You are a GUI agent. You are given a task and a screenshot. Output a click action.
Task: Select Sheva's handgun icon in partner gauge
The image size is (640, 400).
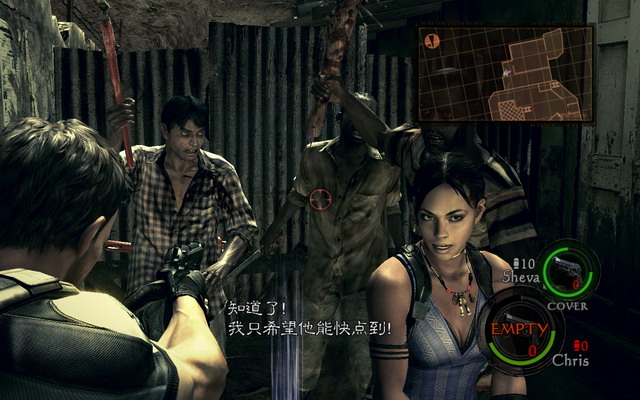570,268
